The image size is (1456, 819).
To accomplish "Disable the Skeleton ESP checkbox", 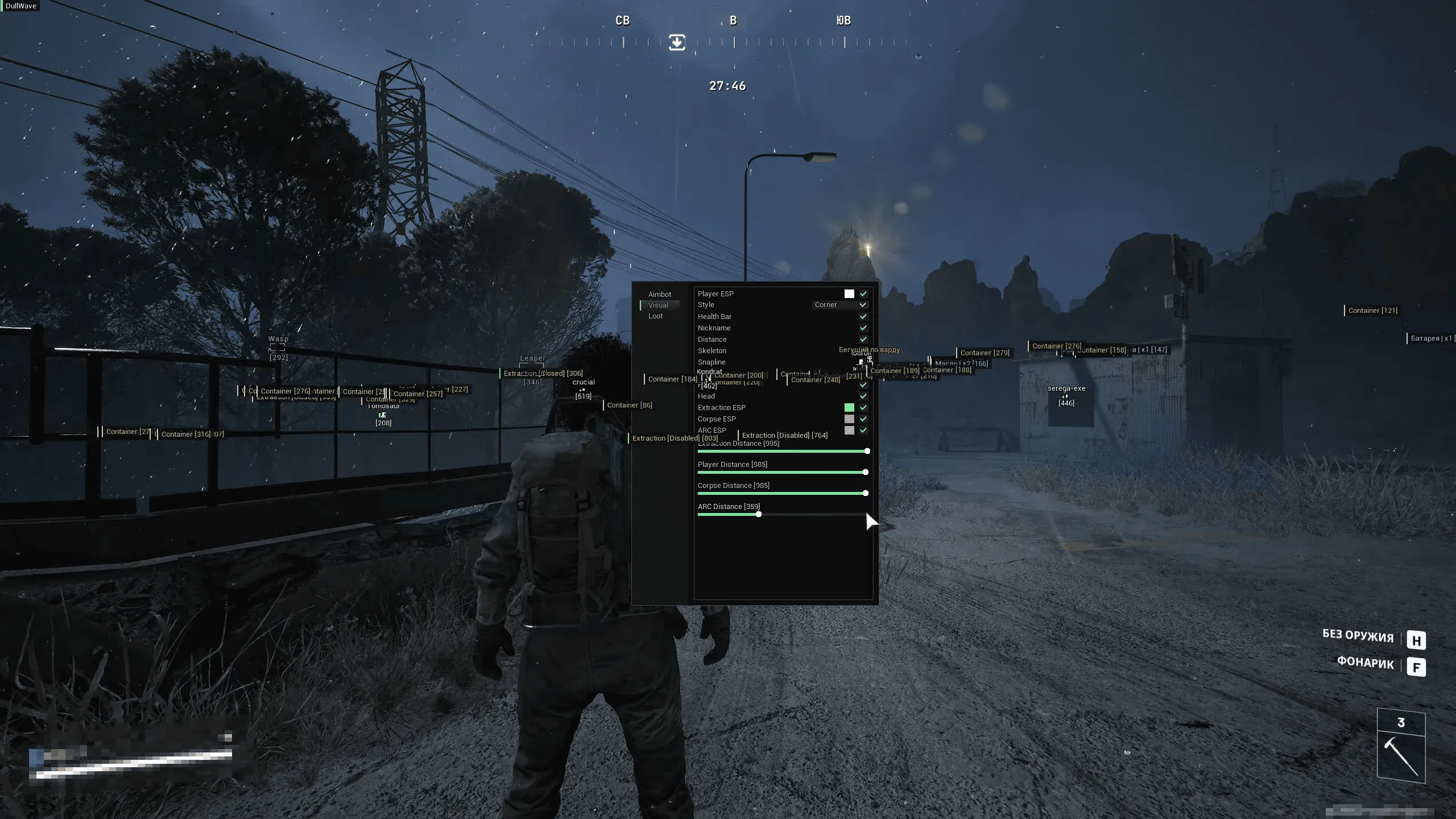I will [863, 350].
